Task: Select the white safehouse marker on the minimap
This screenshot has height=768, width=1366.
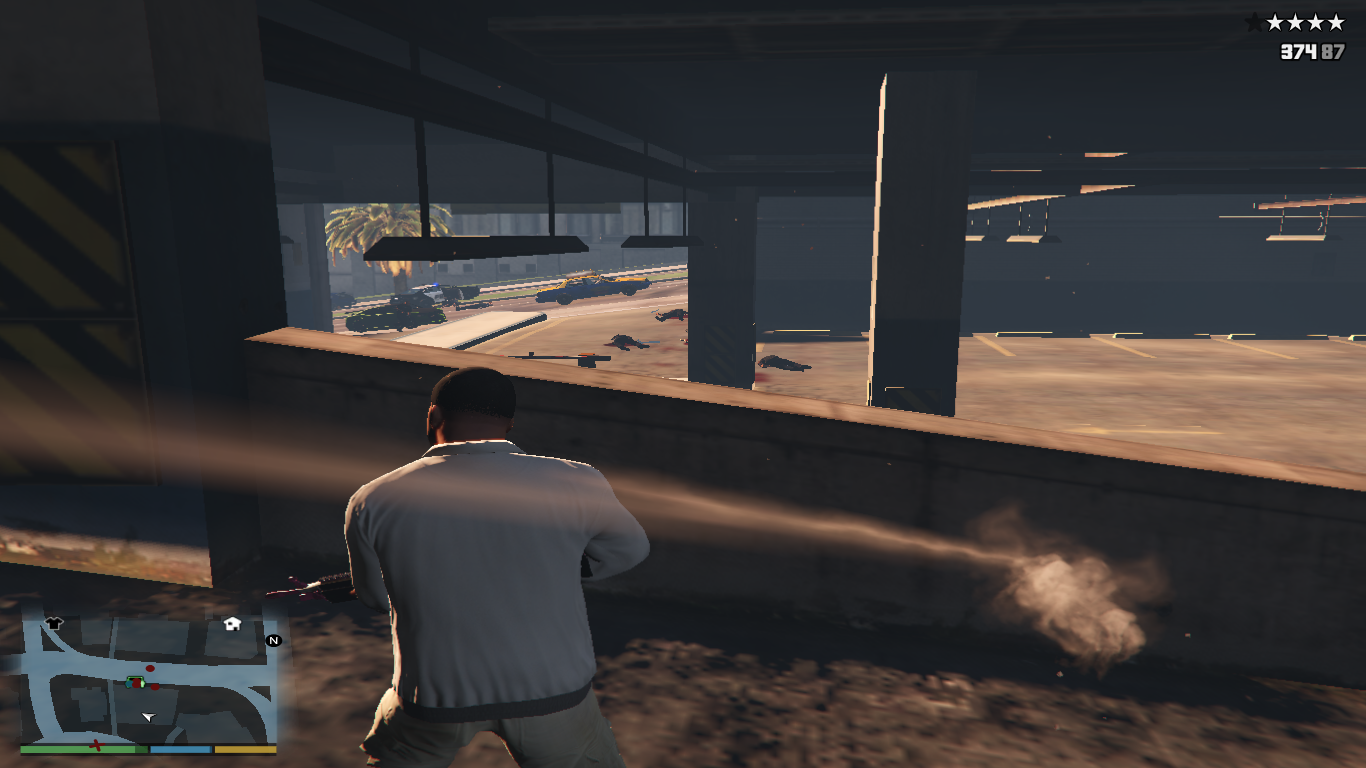Action: click(x=232, y=624)
